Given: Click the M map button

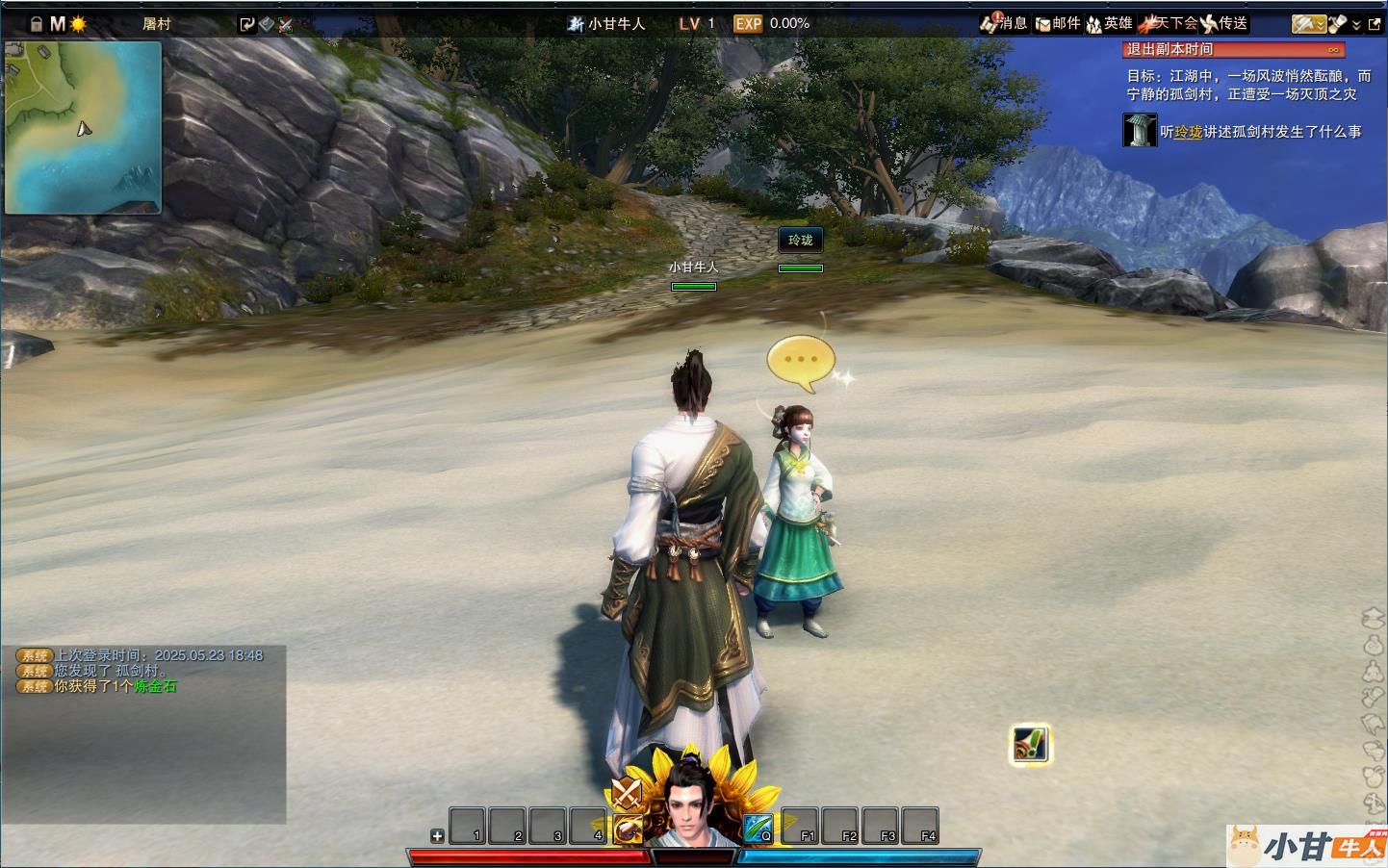Looking at the screenshot, I should tap(58, 24).
